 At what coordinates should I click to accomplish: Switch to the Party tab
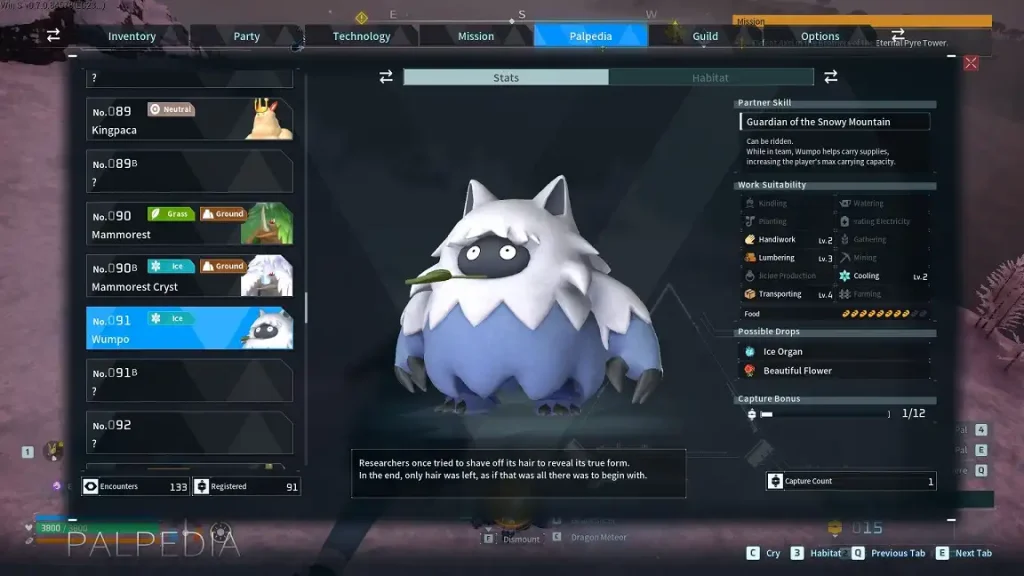(246, 36)
